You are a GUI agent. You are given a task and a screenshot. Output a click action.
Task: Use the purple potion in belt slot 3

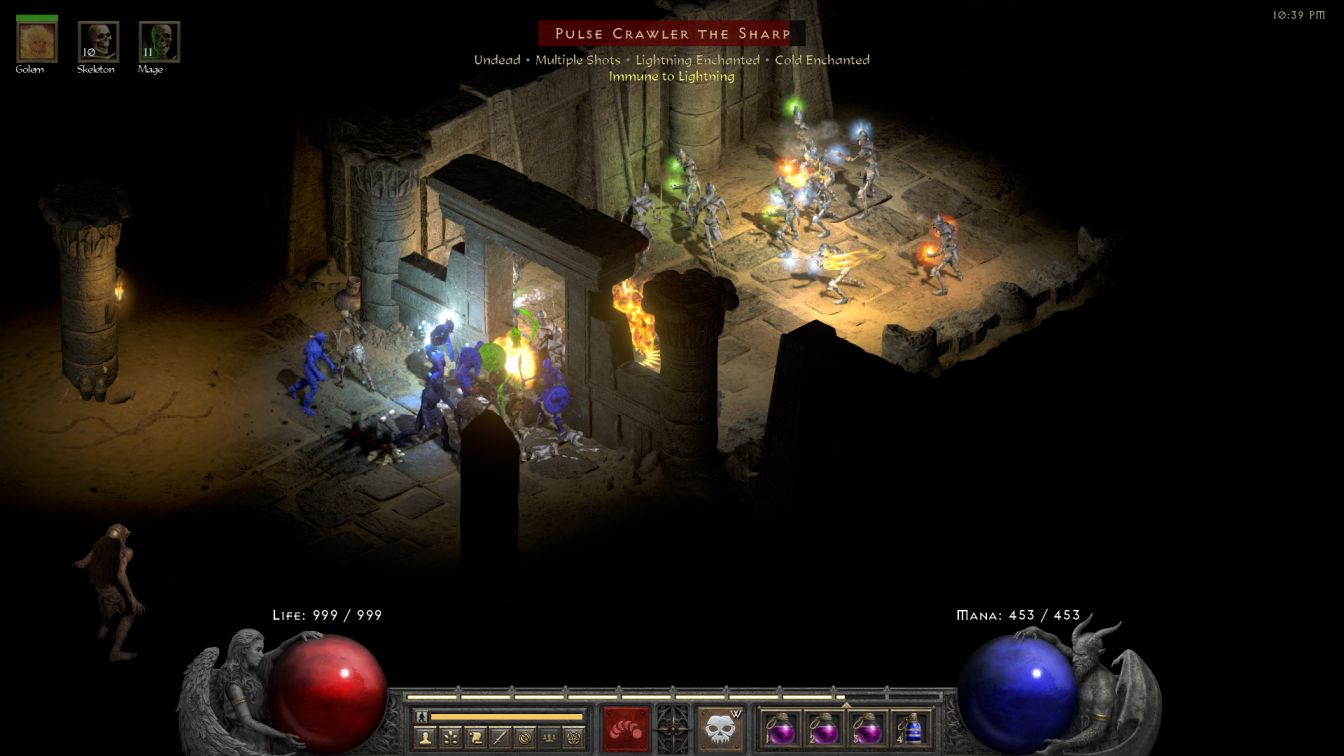(x=866, y=728)
